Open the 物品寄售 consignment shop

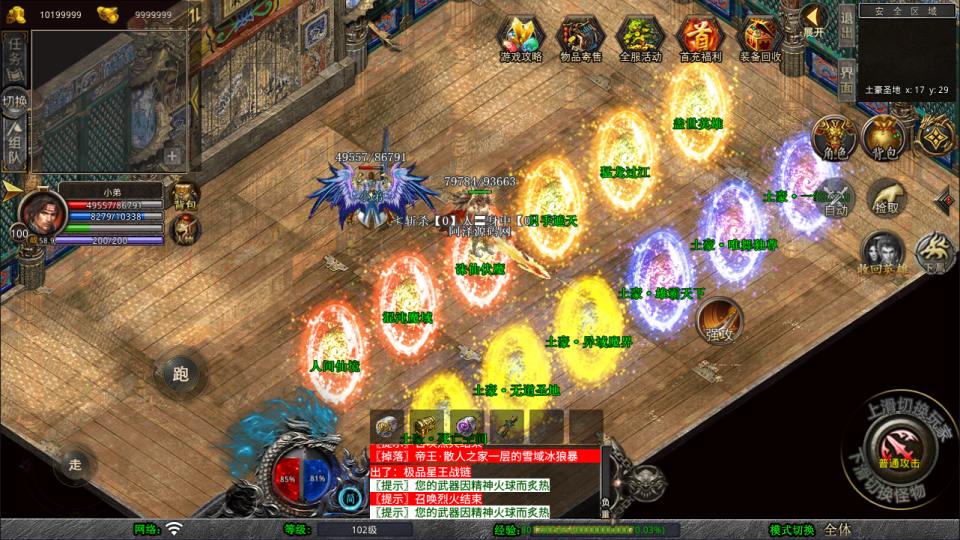(x=581, y=38)
